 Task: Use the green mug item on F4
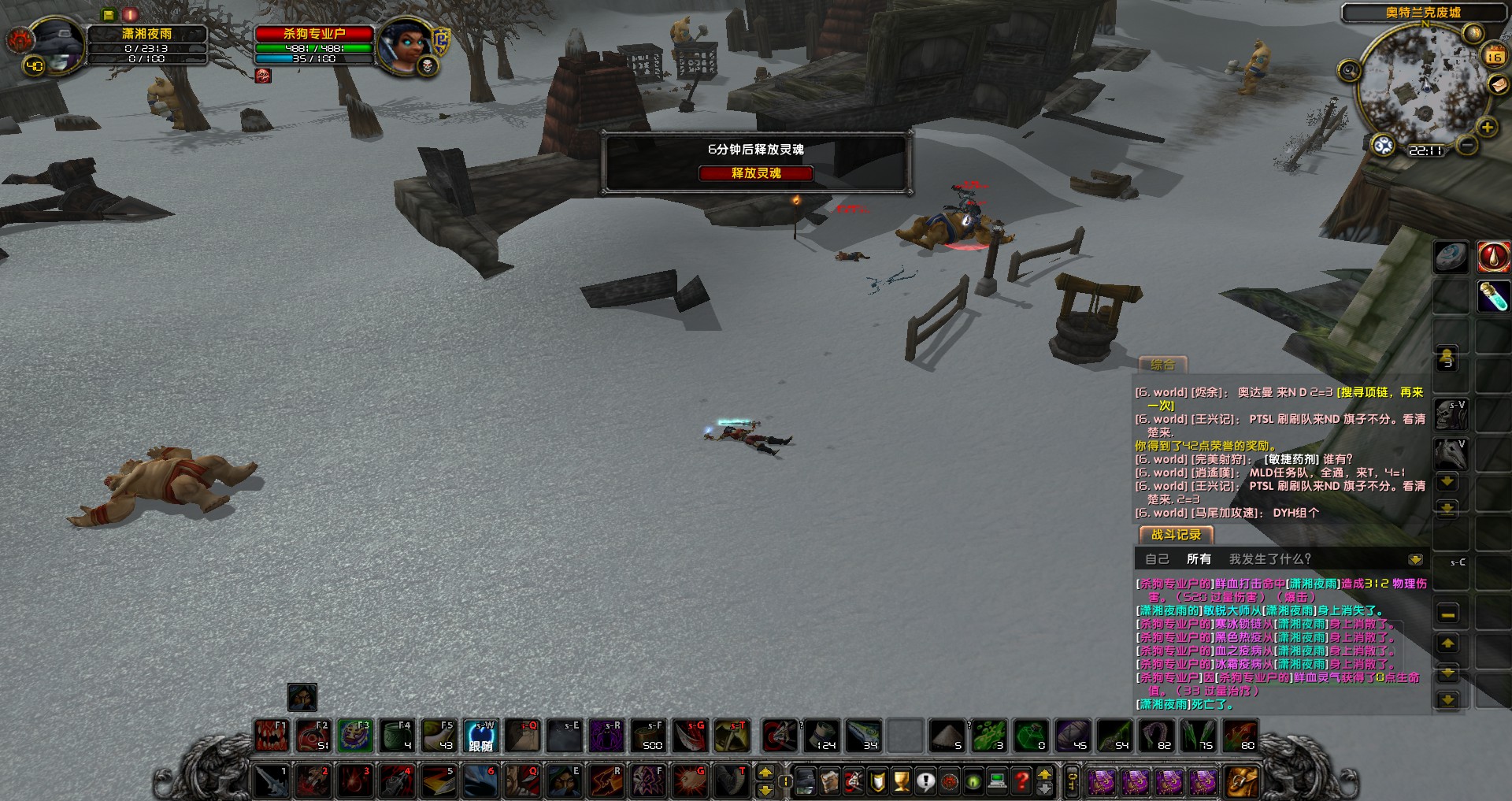[396, 736]
